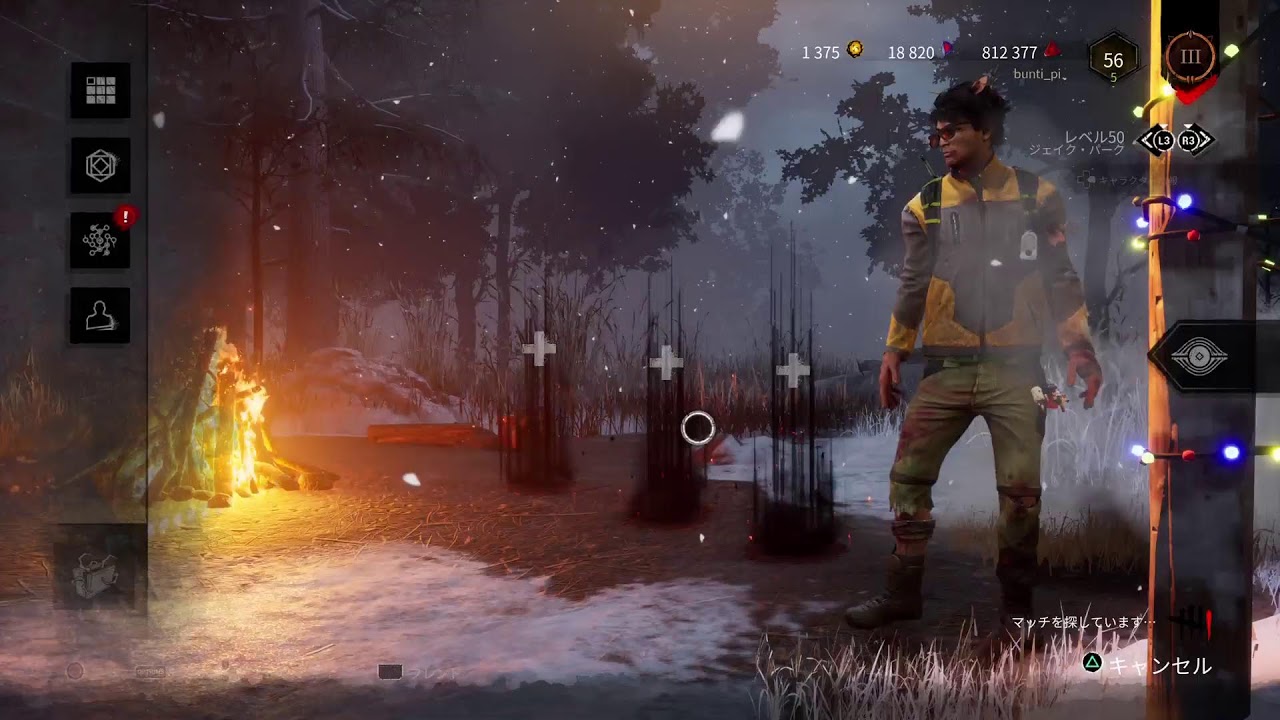1280x720 pixels.
Task: Cancel matchmaking via キャンセル label
Action: (x=1160, y=666)
